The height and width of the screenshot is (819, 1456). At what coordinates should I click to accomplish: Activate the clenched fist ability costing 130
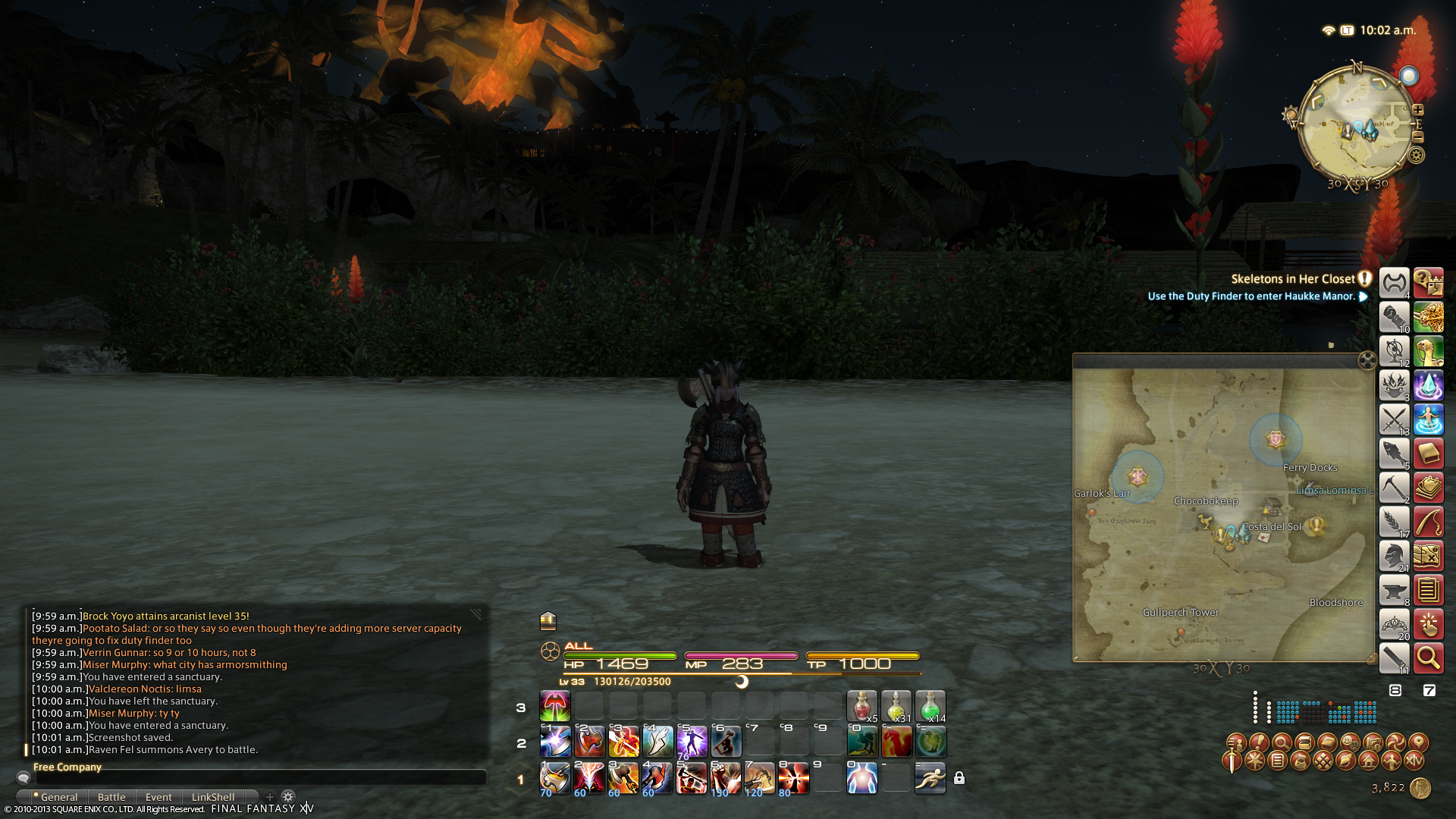pyautogui.click(x=726, y=778)
